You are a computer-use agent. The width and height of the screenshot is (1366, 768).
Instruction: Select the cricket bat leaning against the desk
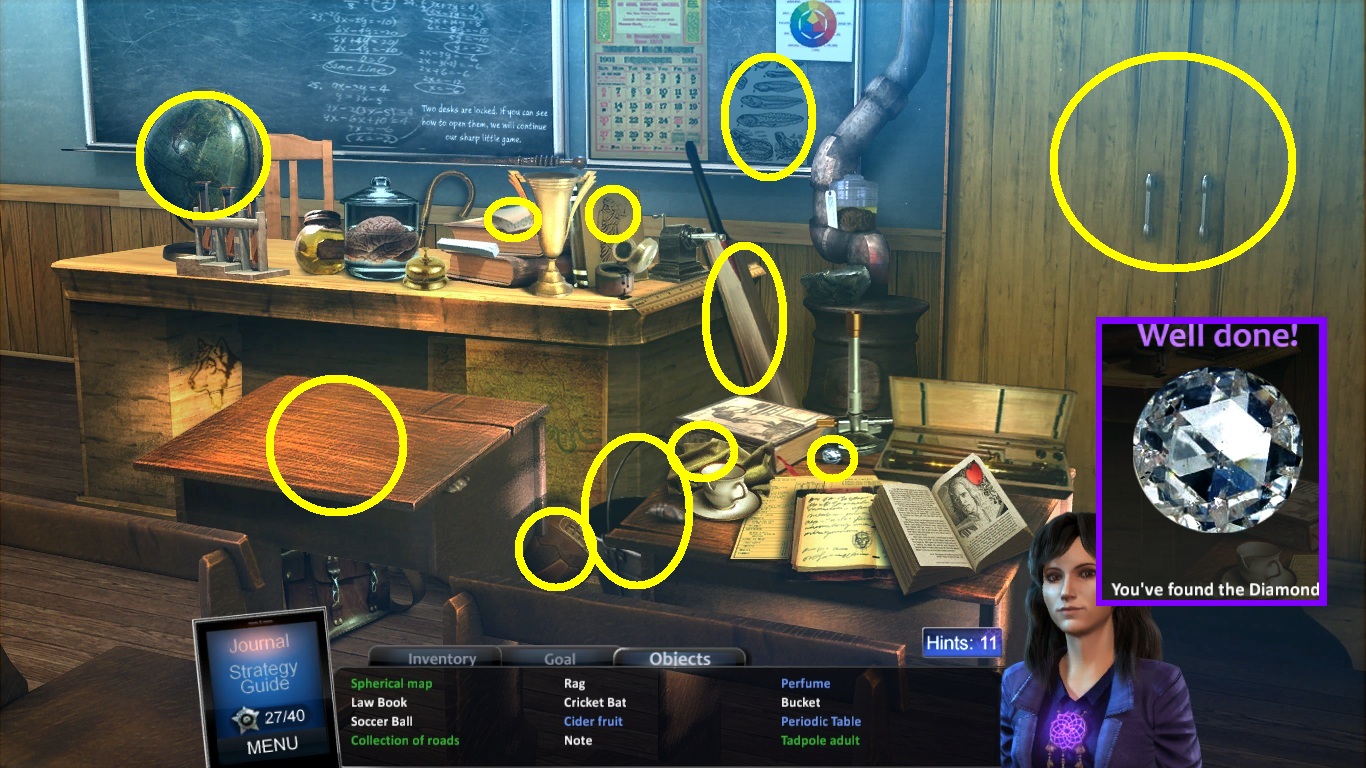click(x=744, y=320)
